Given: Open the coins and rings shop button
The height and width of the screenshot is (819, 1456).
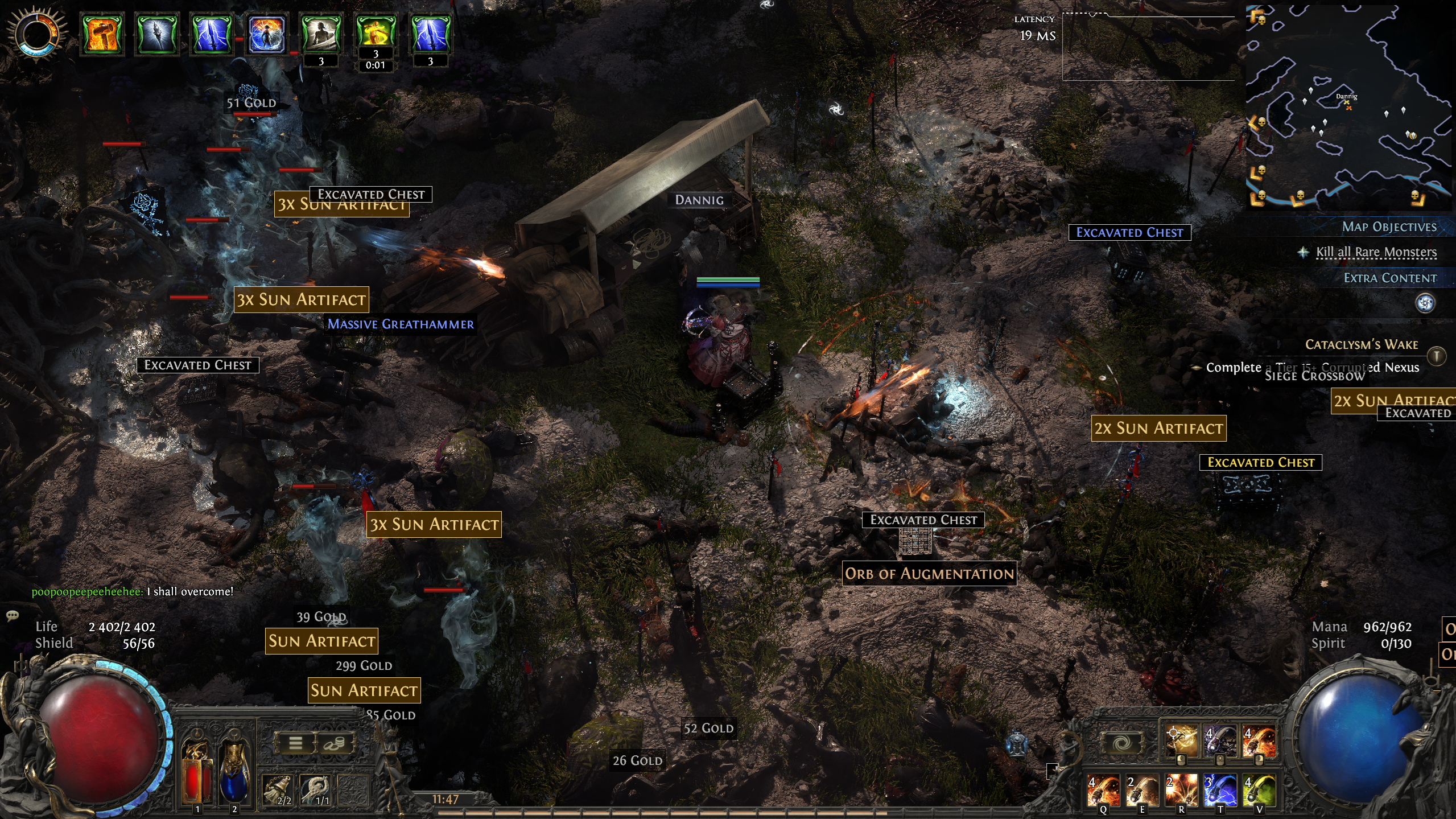Looking at the screenshot, I should (x=334, y=743).
